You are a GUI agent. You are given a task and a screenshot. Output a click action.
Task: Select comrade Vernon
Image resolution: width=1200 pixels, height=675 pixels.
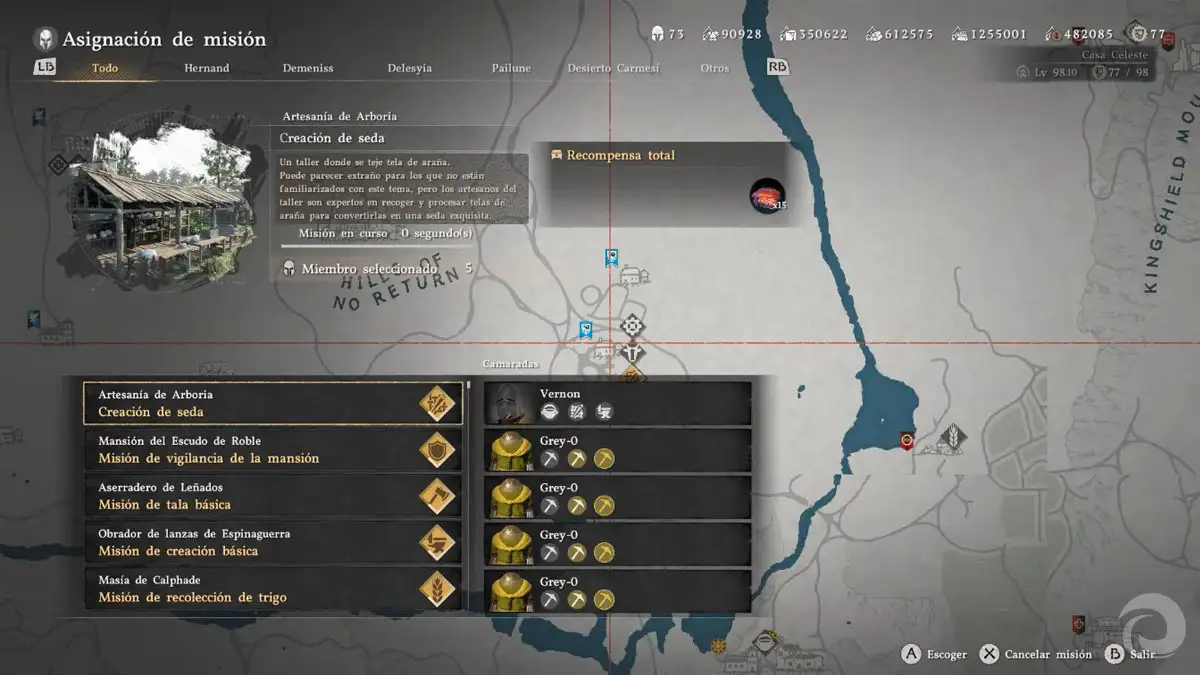tap(617, 403)
